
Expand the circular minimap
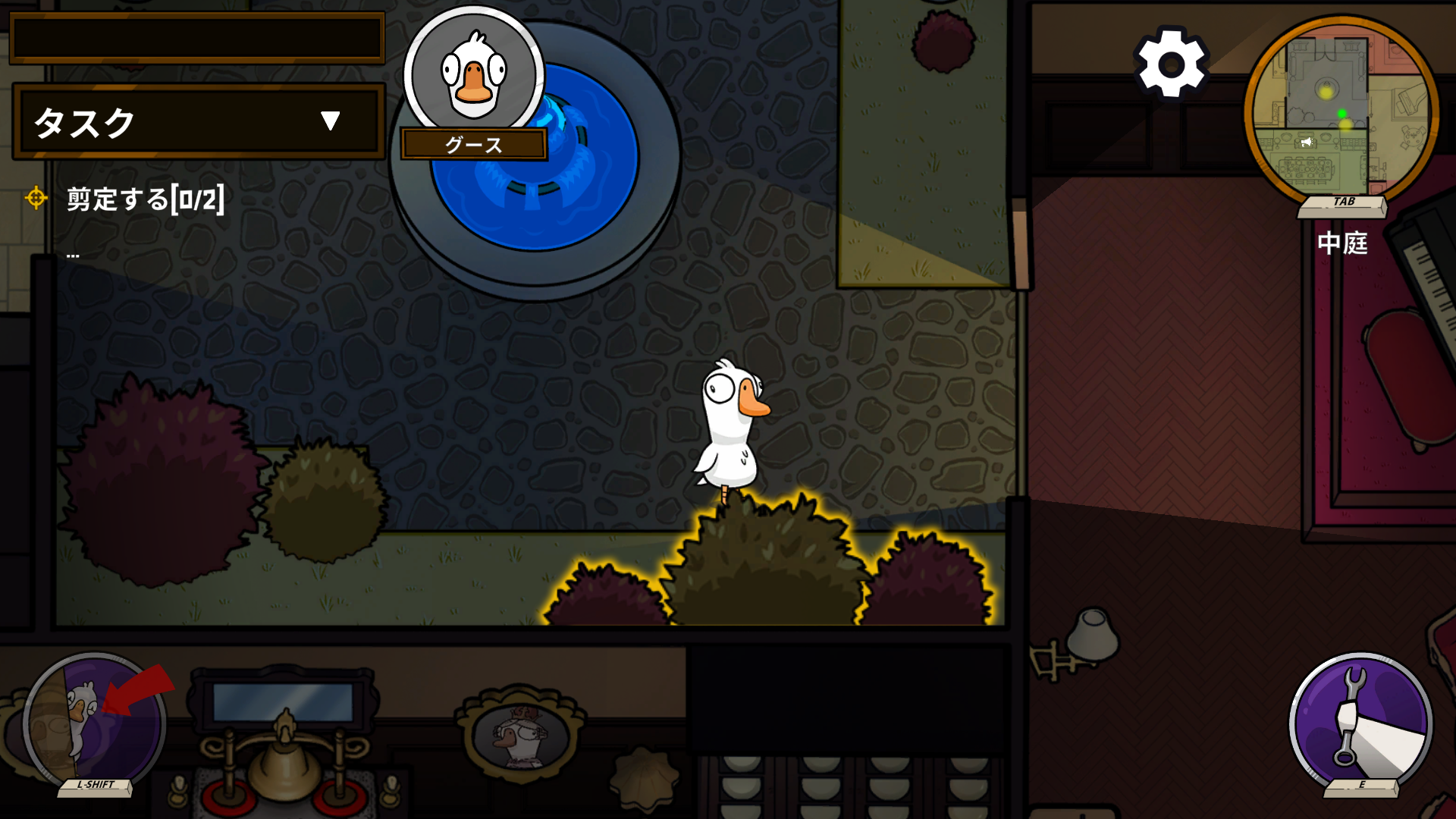[1341, 111]
